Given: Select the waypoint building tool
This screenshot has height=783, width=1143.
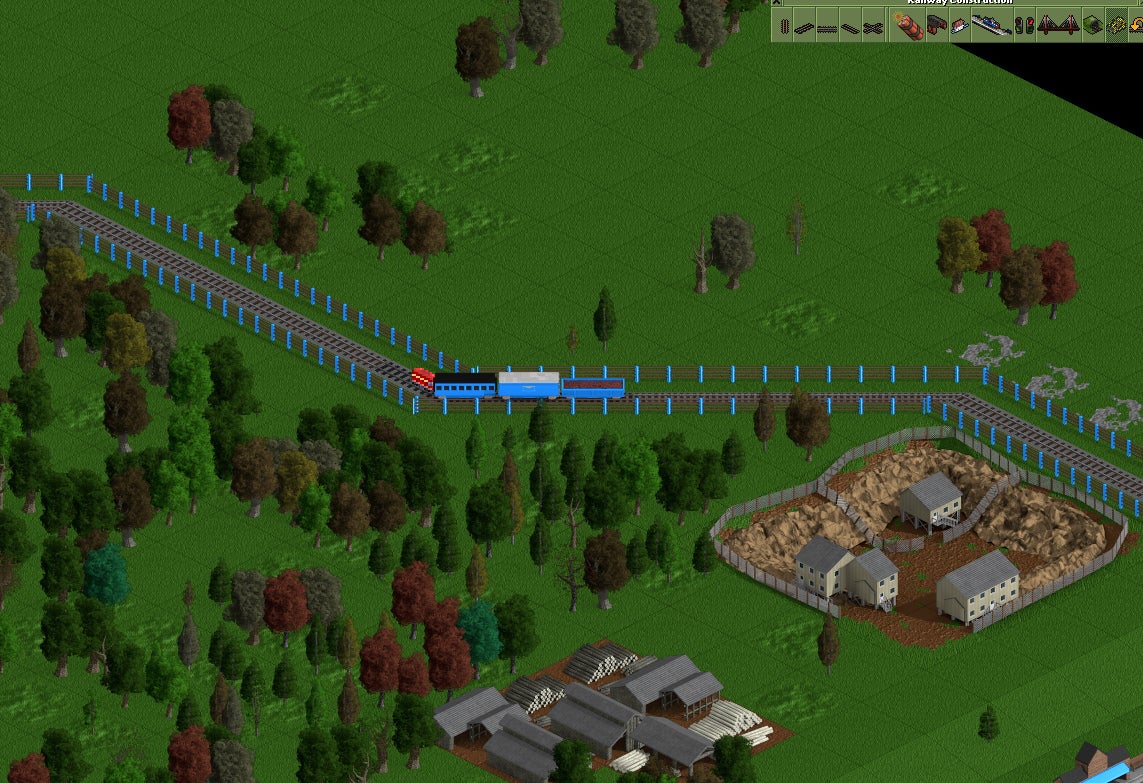Looking at the screenshot, I should click(959, 25).
